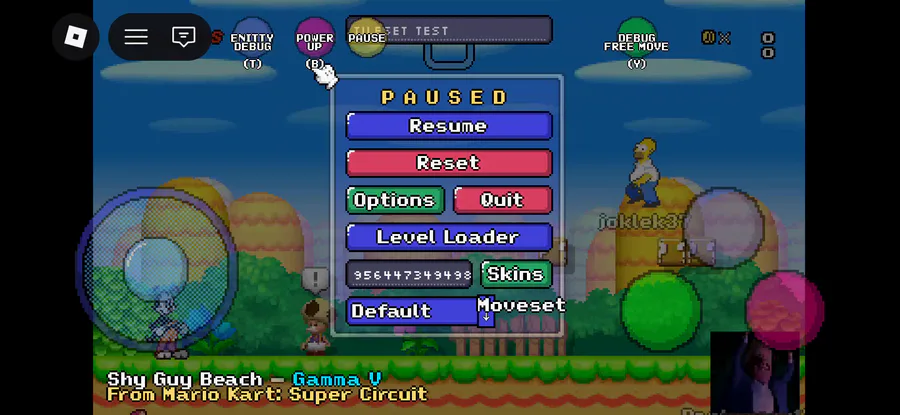Open the Roblox main menu logo

pyautogui.click(x=76, y=37)
